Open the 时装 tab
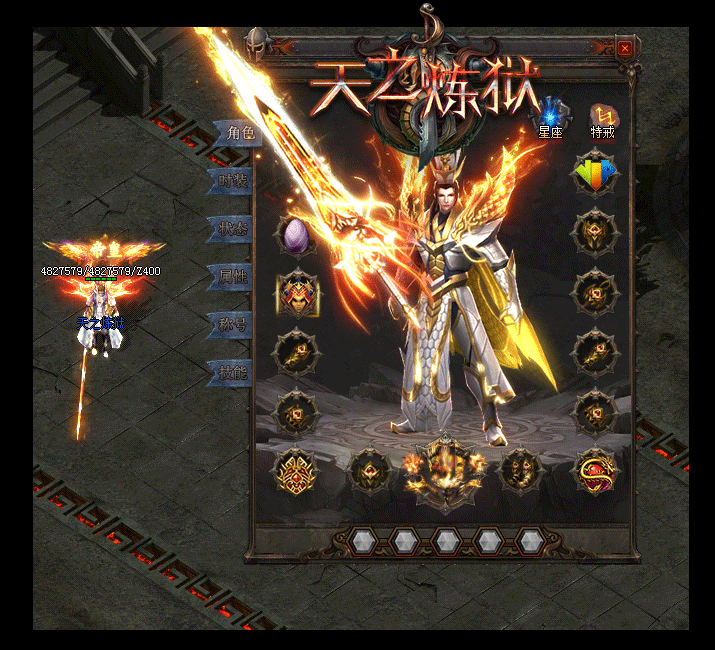715x650 pixels. (231, 181)
